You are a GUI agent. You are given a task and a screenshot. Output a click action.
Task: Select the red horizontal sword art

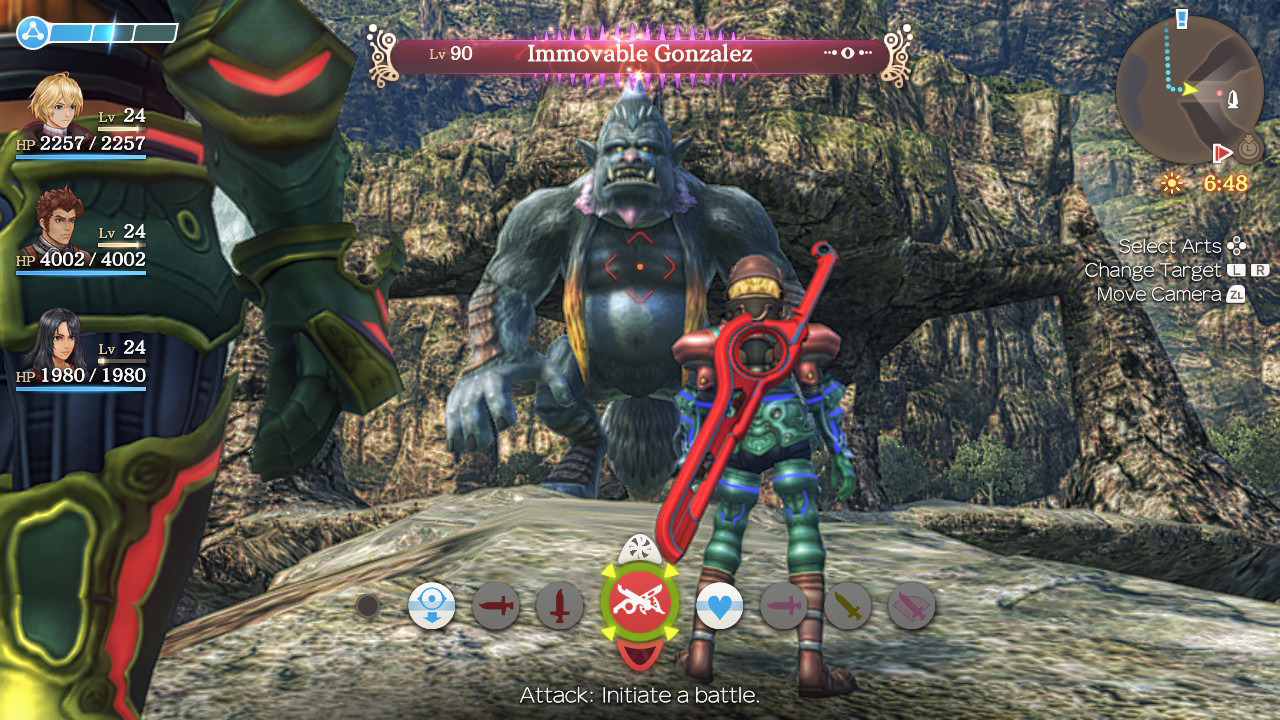point(495,605)
